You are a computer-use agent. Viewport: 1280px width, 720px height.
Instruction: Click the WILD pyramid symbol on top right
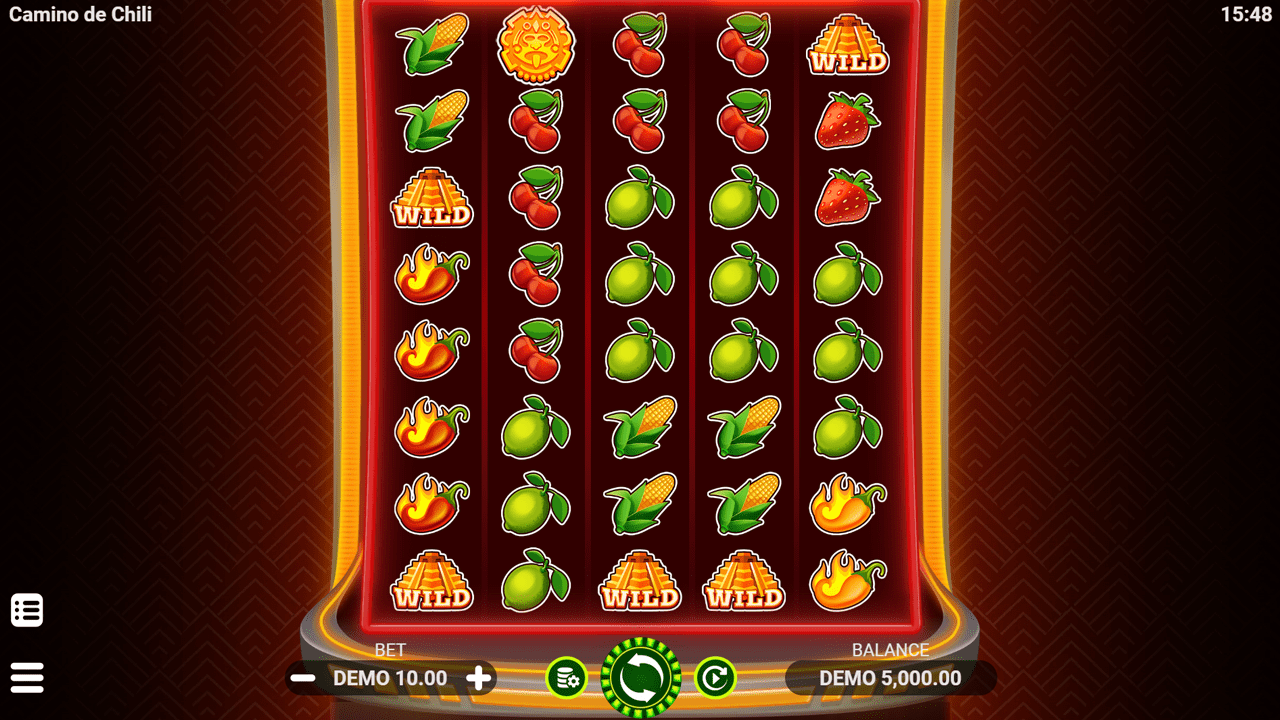[x=846, y=44]
